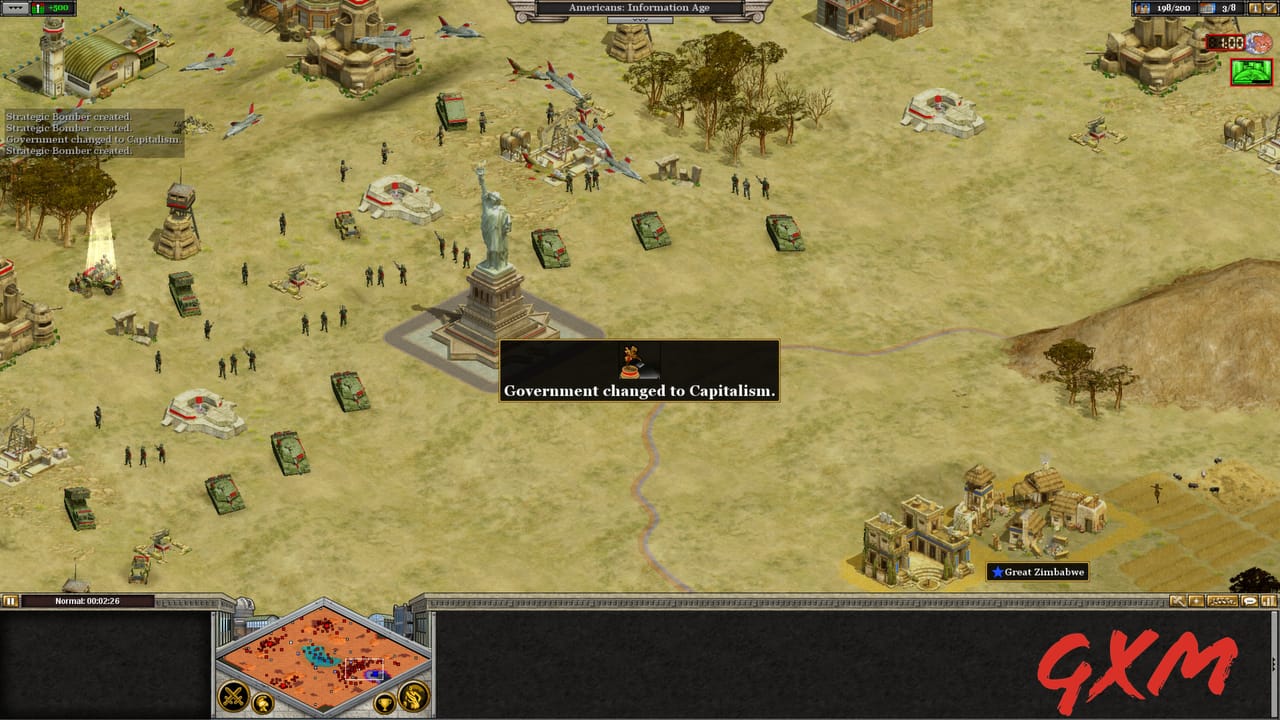Click the Great Zimbabwe wonder label

click(1040, 572)
